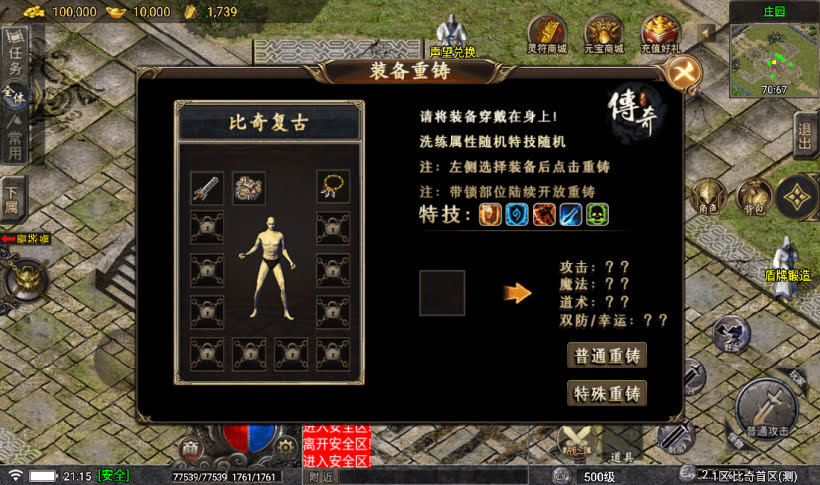The width and height of the screenshot is (820, 485).
Task: Open the minimap
Action: pyautogui.click(x=774, y=53)
